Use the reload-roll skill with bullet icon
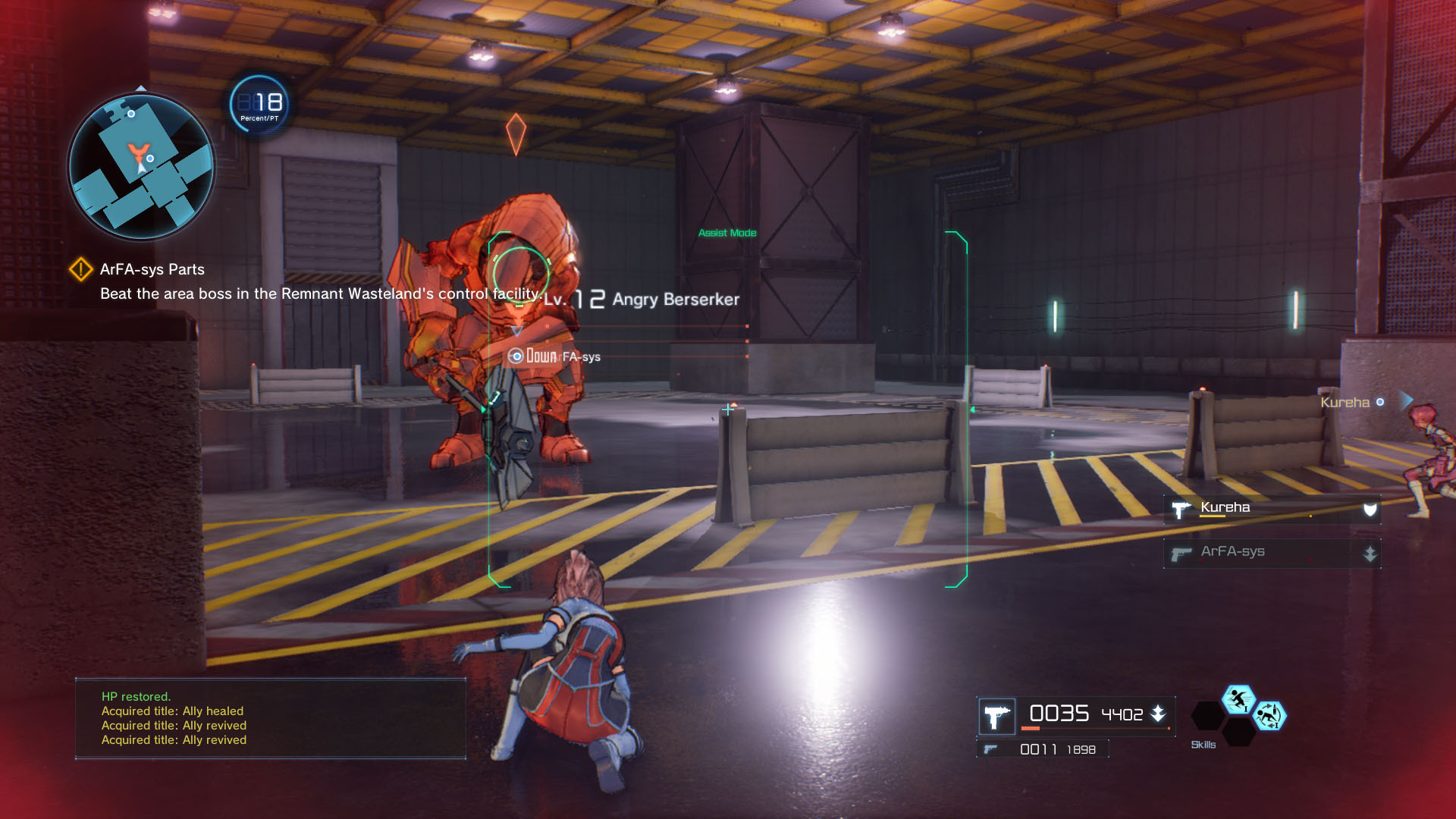The image size is (1456, 819). click(1269, 716)
